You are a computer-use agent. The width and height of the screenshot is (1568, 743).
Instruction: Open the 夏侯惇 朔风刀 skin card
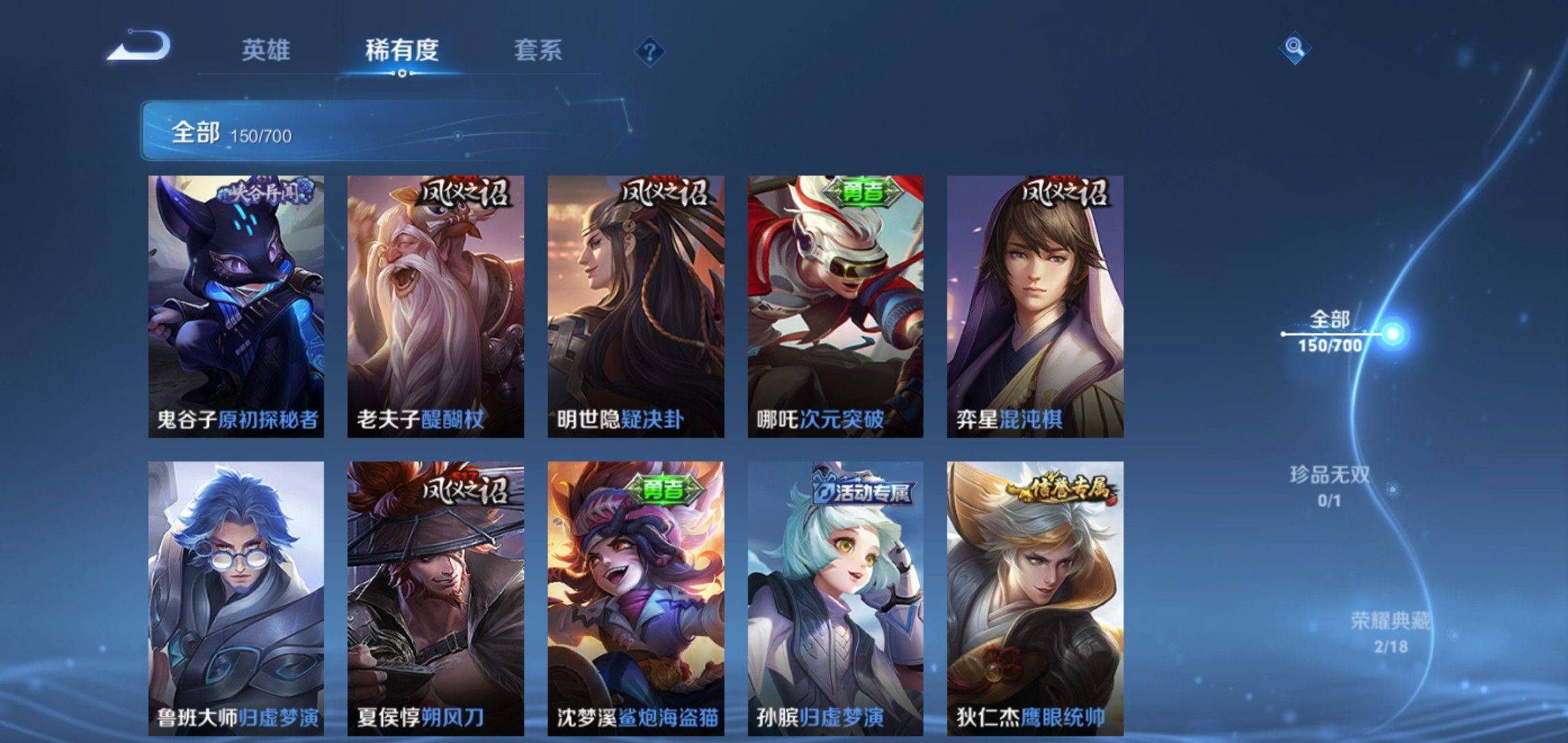coord(435,597)
